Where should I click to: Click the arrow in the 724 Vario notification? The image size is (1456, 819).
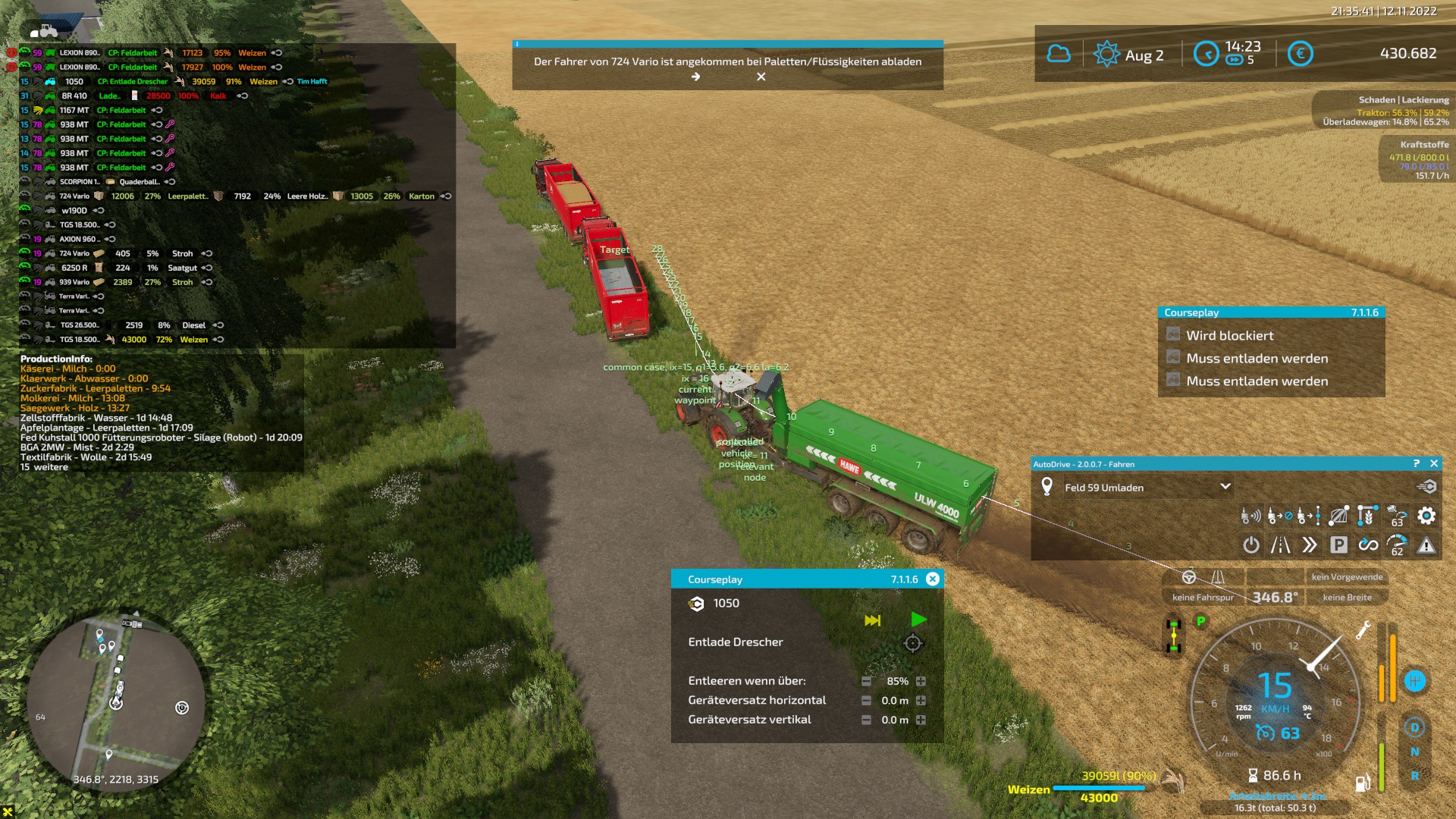(x=695, y=77)
